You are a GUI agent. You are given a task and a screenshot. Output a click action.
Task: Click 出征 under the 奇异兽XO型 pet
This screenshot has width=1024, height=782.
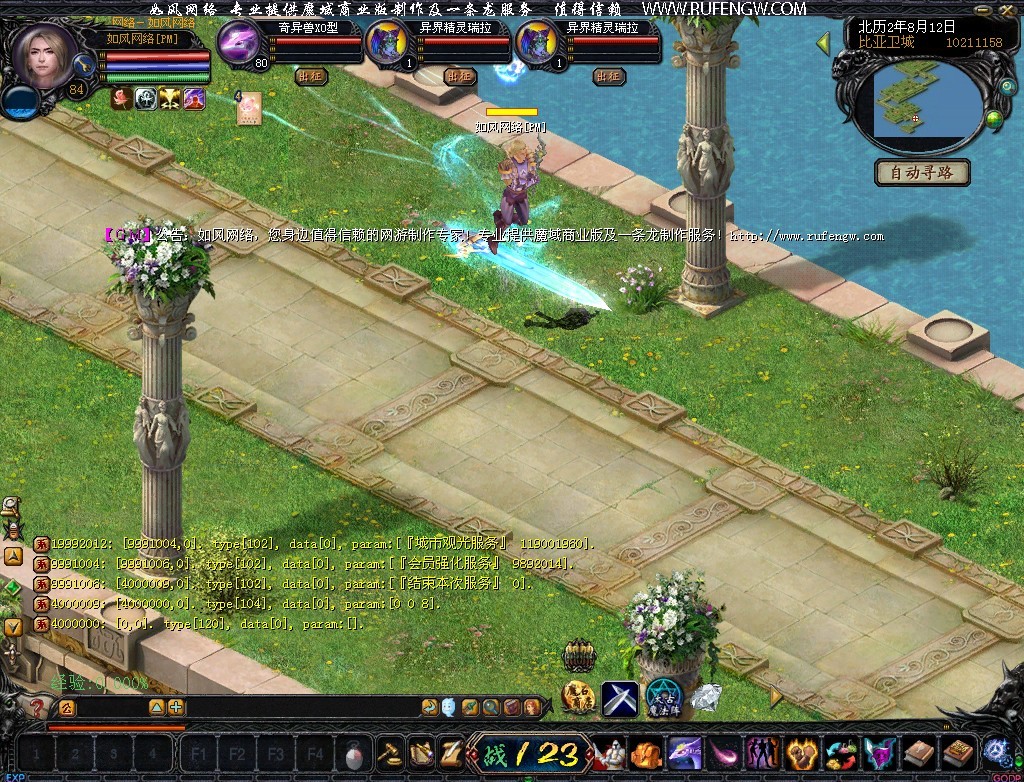pyautogui.click(x=311, y=76)
